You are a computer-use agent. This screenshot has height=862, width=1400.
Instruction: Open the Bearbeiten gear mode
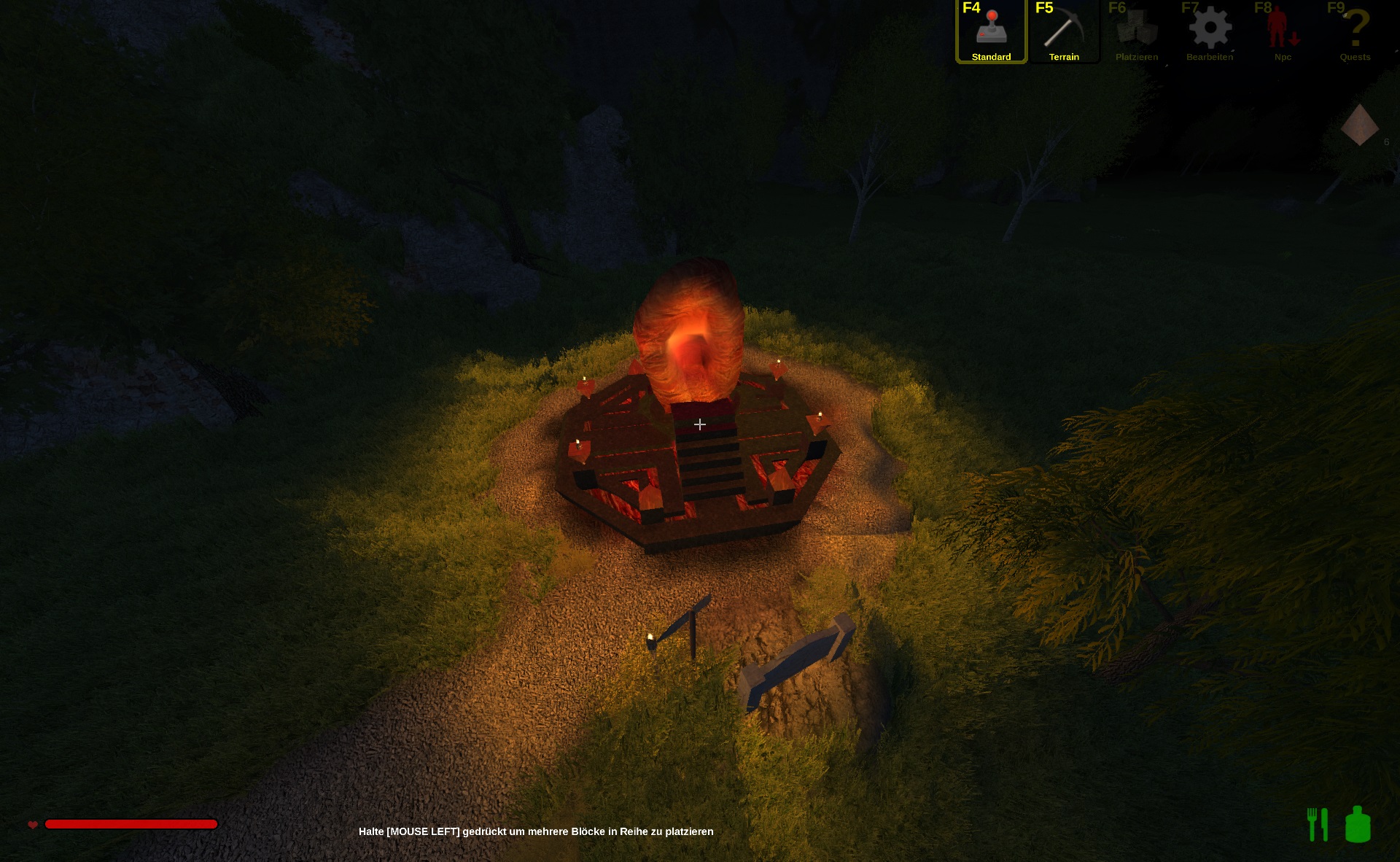point(1210,31)
